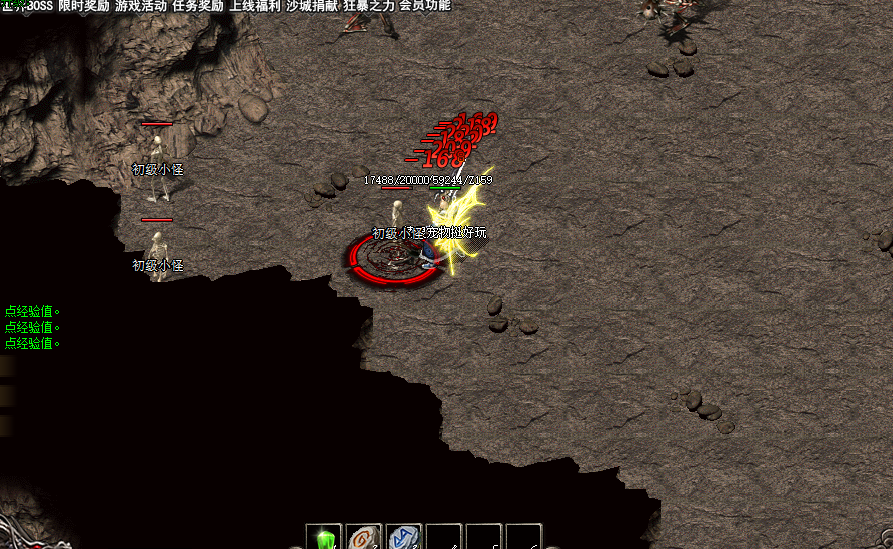Open the 上线福利 login benefits menu
893x549 pixels.
point(255,6)
